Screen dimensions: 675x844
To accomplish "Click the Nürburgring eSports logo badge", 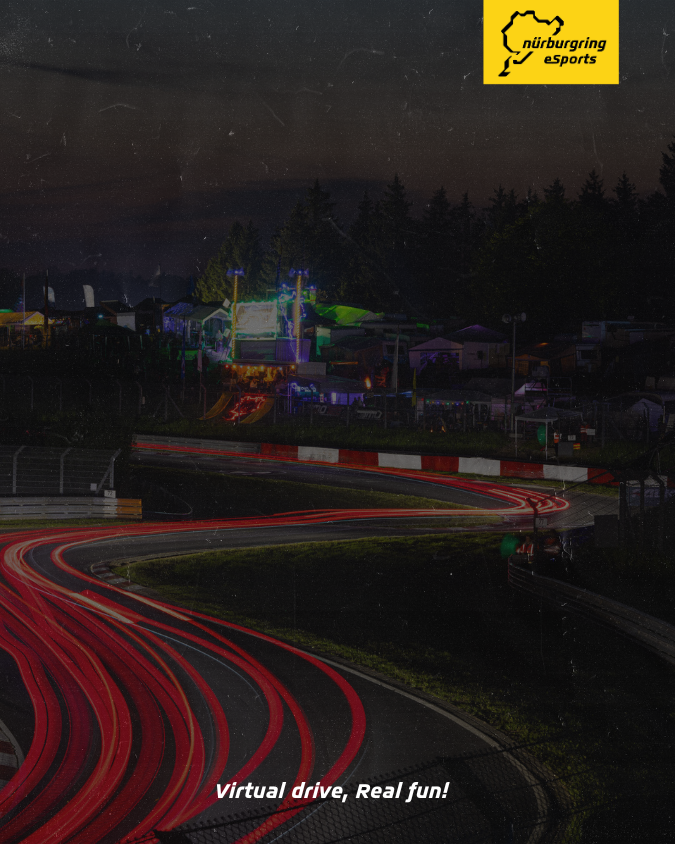I will tap(551, 41).
